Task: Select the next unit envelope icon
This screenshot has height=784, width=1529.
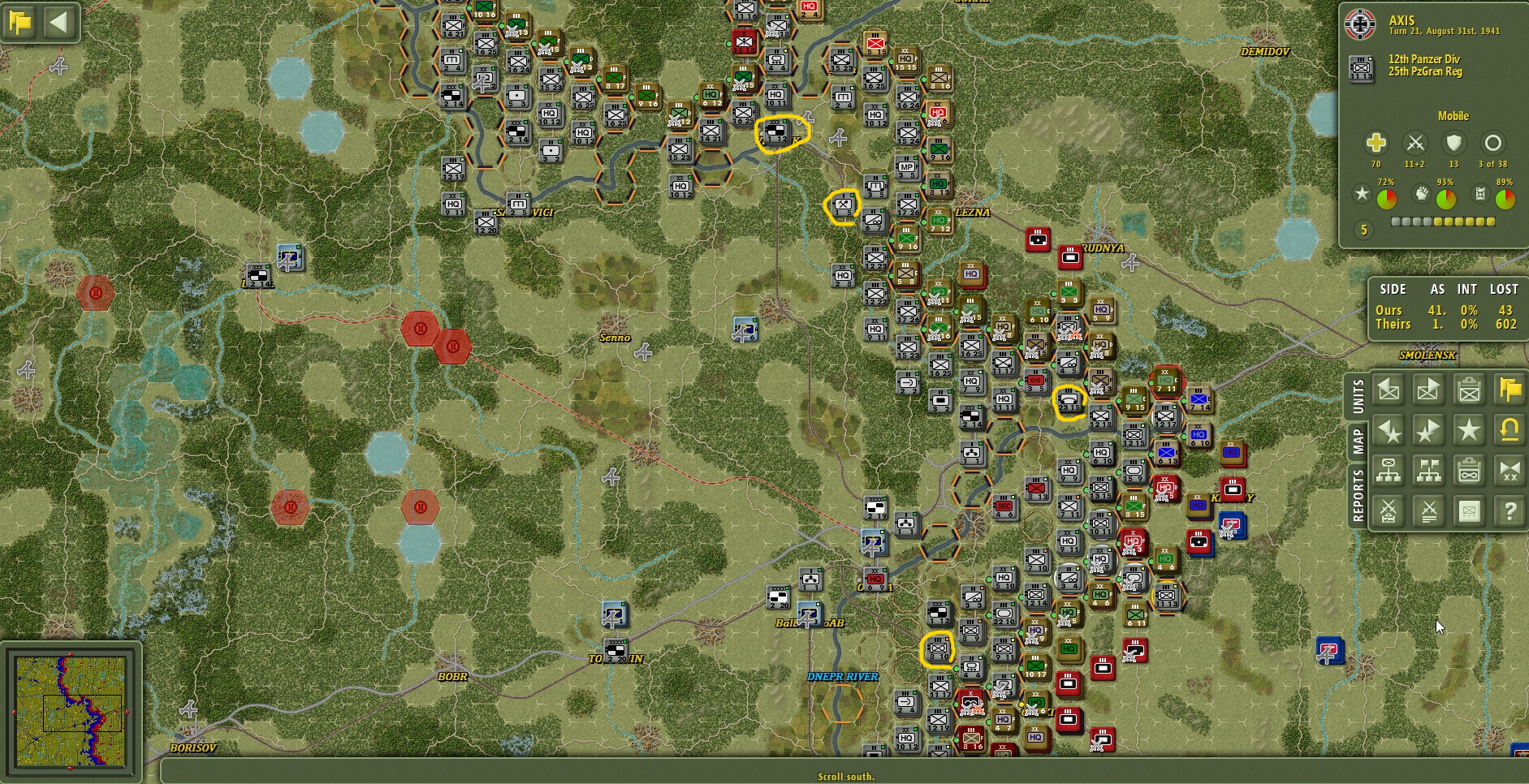Action: (x=1429, y=390)
